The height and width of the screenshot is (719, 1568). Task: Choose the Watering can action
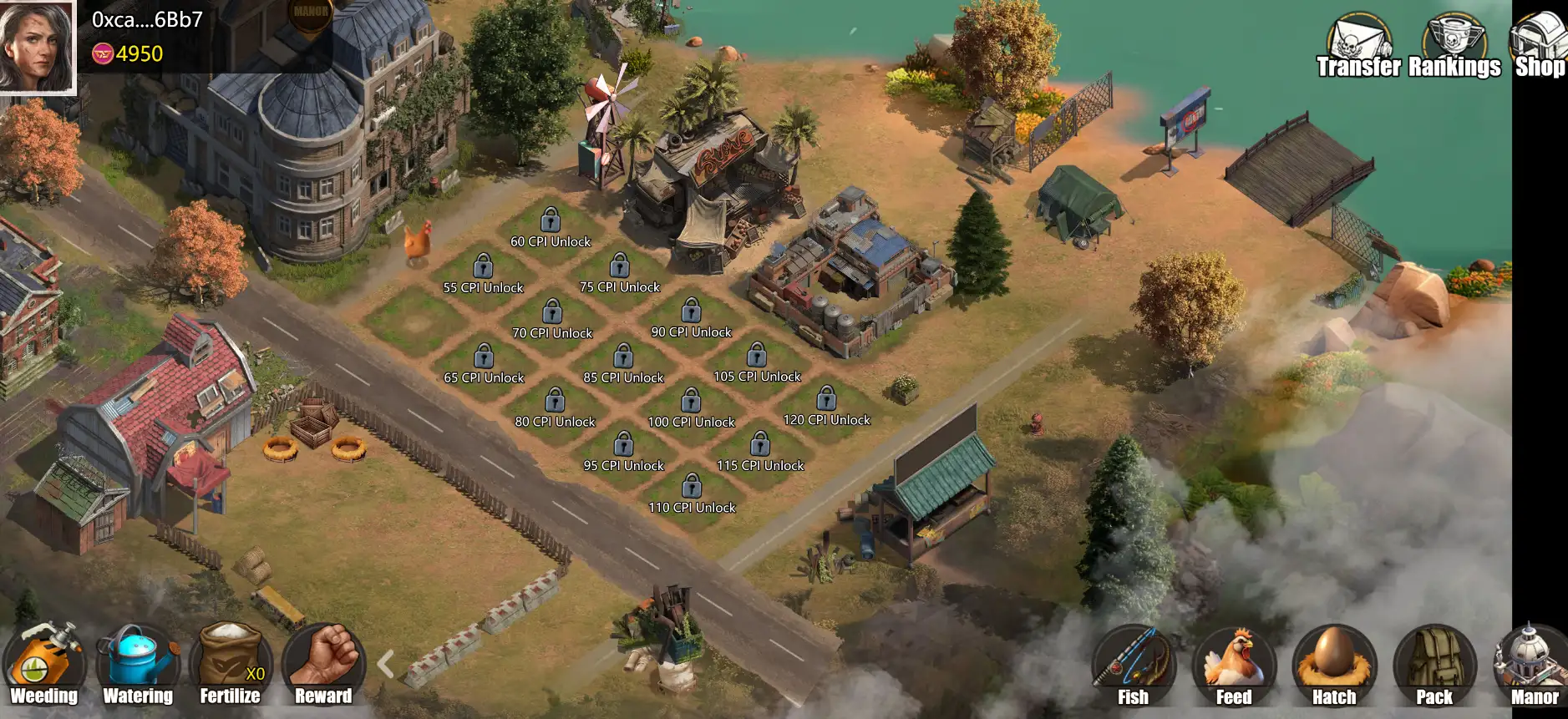(137, 666)
